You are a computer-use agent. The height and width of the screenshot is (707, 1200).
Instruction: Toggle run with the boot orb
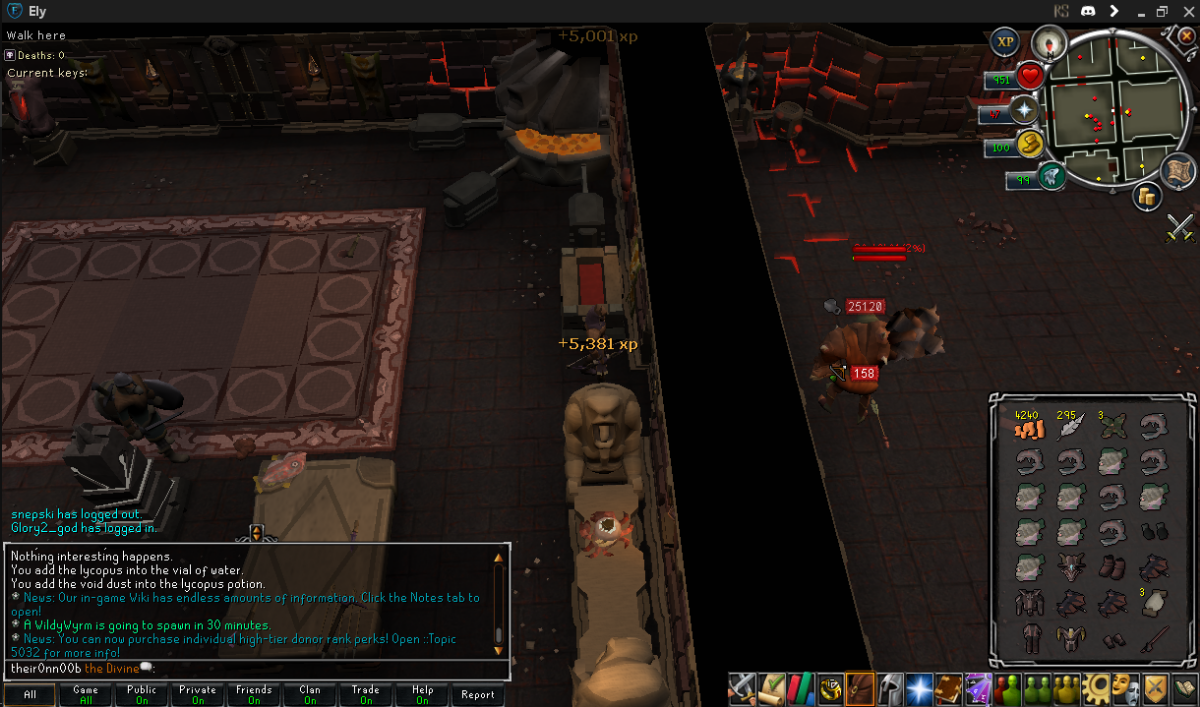1030,145
